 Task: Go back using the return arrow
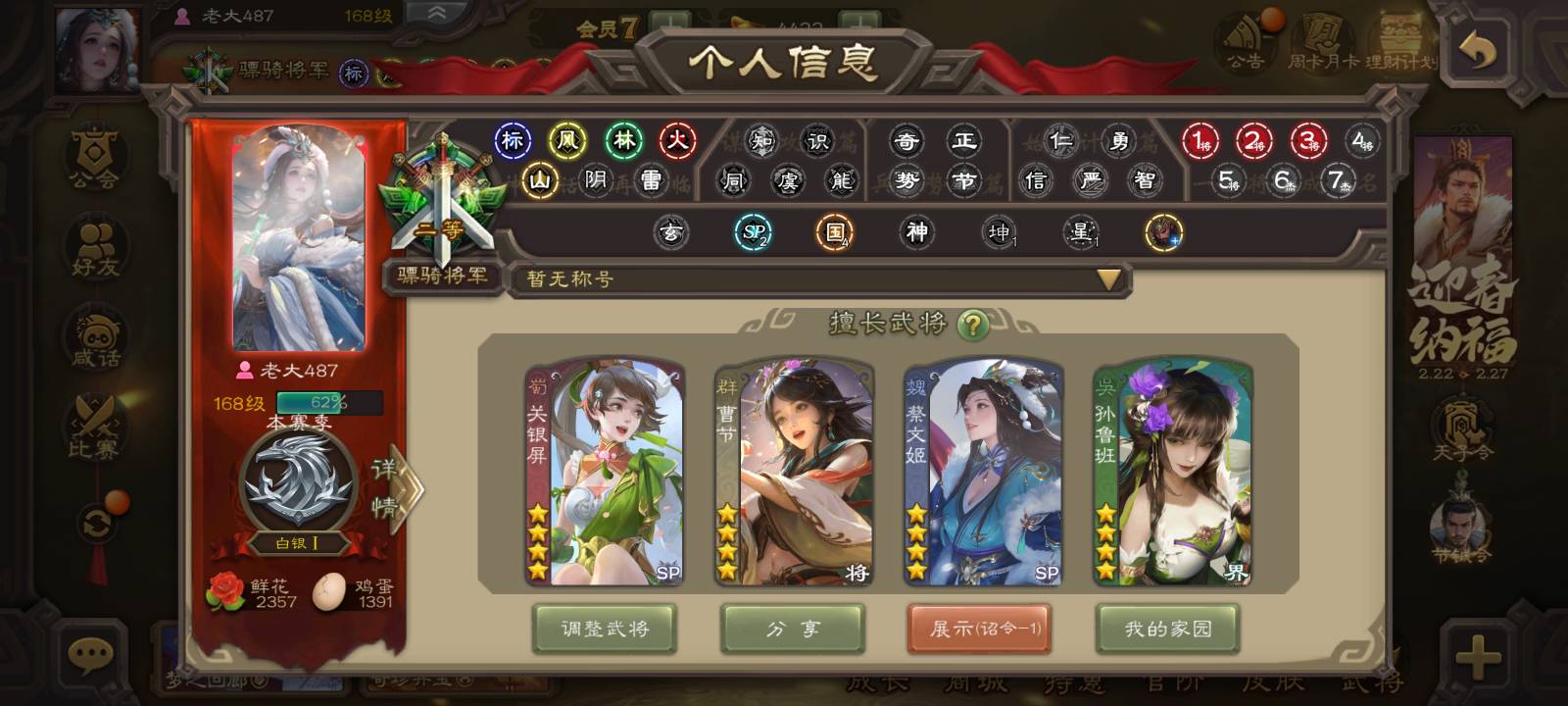pos(1478,50)
